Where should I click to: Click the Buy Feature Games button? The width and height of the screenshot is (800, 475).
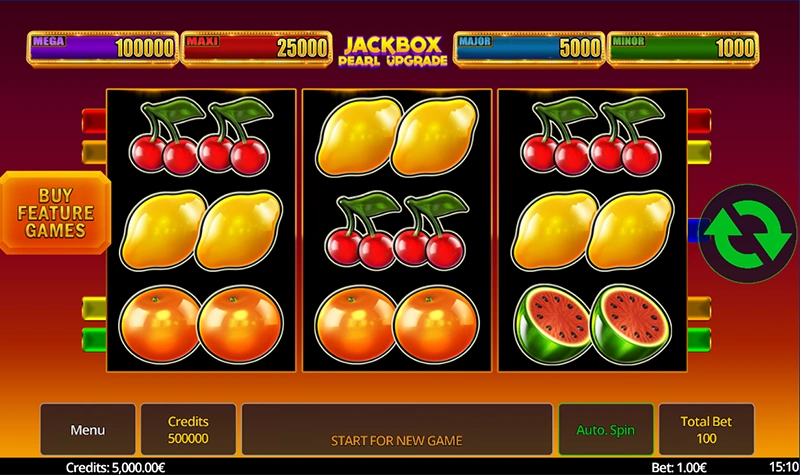54,213
